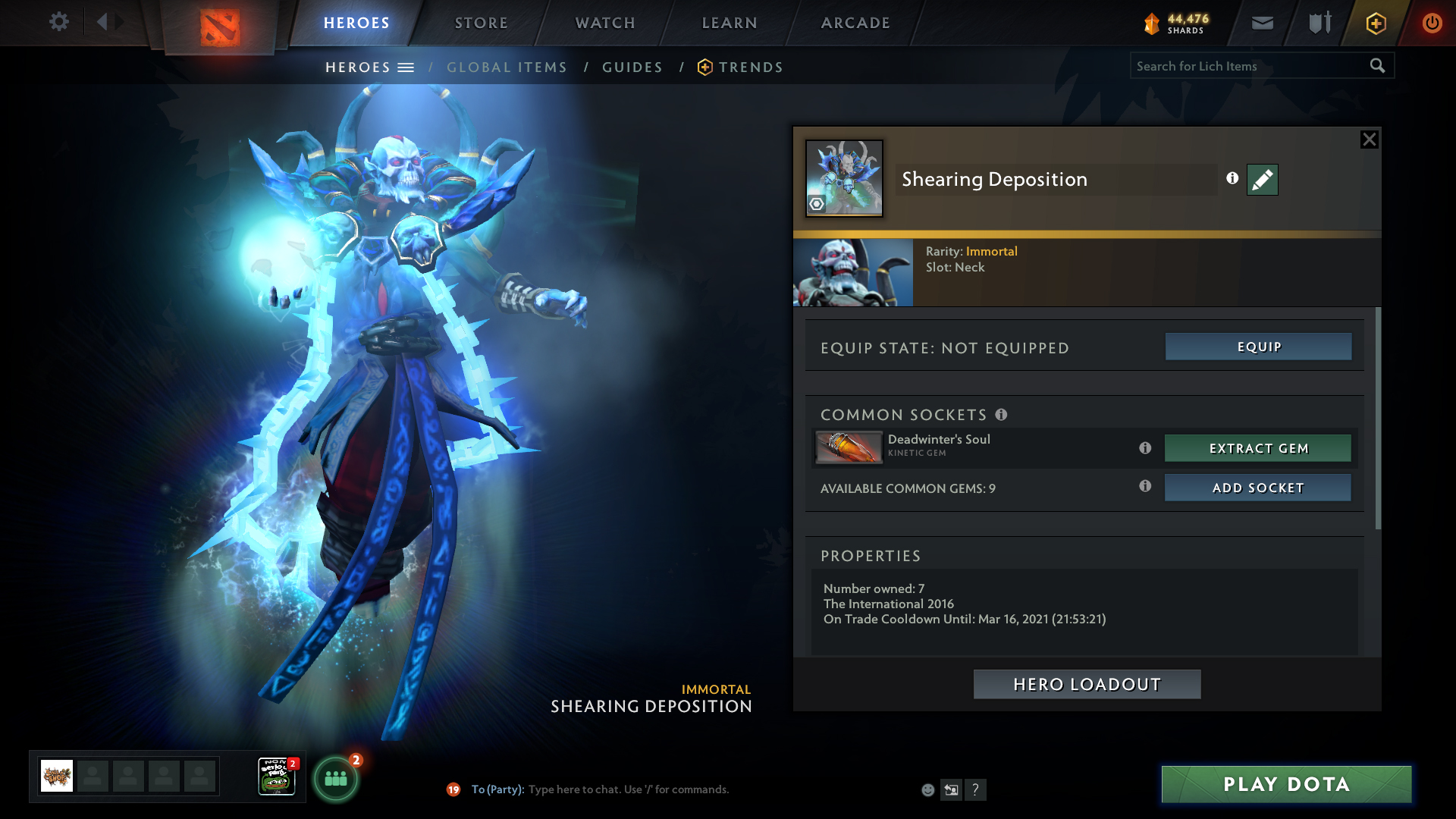
Task: Switch to the Store tab
Action: [482, 23]
